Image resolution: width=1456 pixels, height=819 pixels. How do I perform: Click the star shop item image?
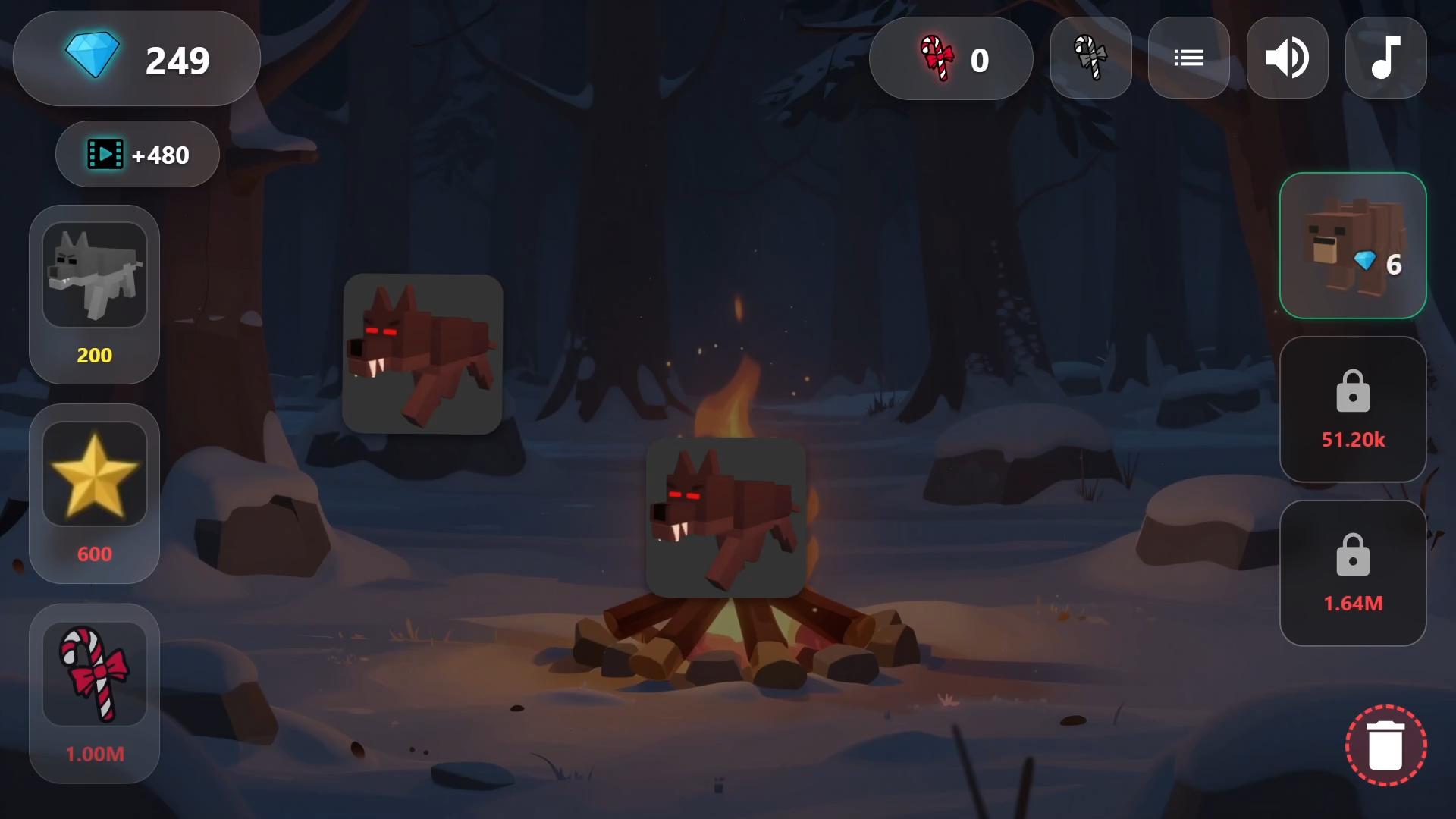point(94,472)
